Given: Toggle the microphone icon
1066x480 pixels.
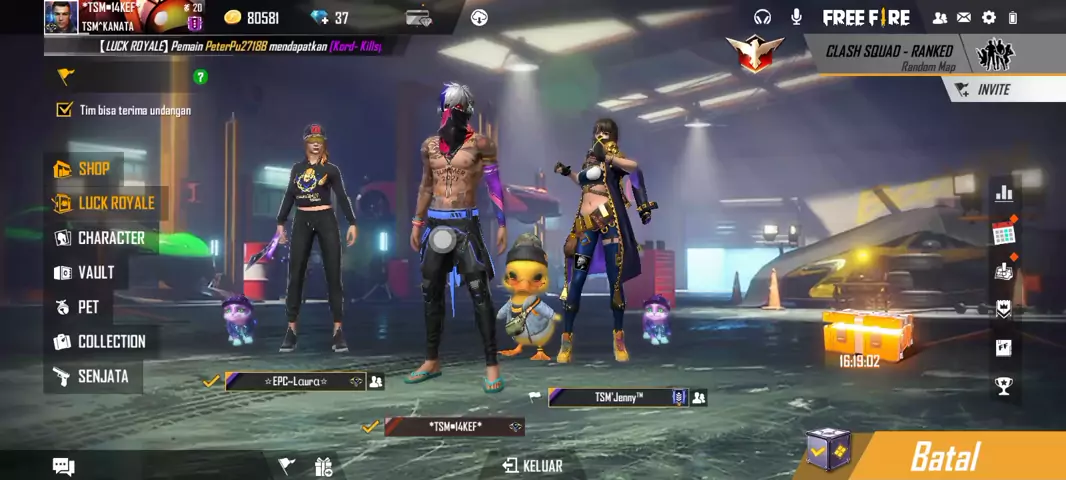Looking at the screenshot, I should pos(797,17).
